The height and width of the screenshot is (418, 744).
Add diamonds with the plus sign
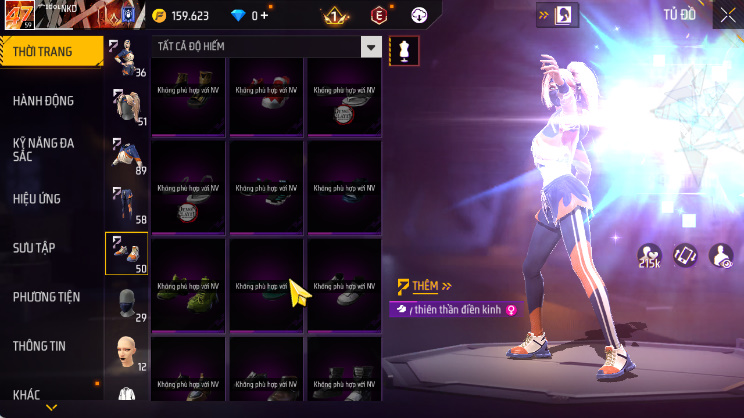click(x=263, y=15)
